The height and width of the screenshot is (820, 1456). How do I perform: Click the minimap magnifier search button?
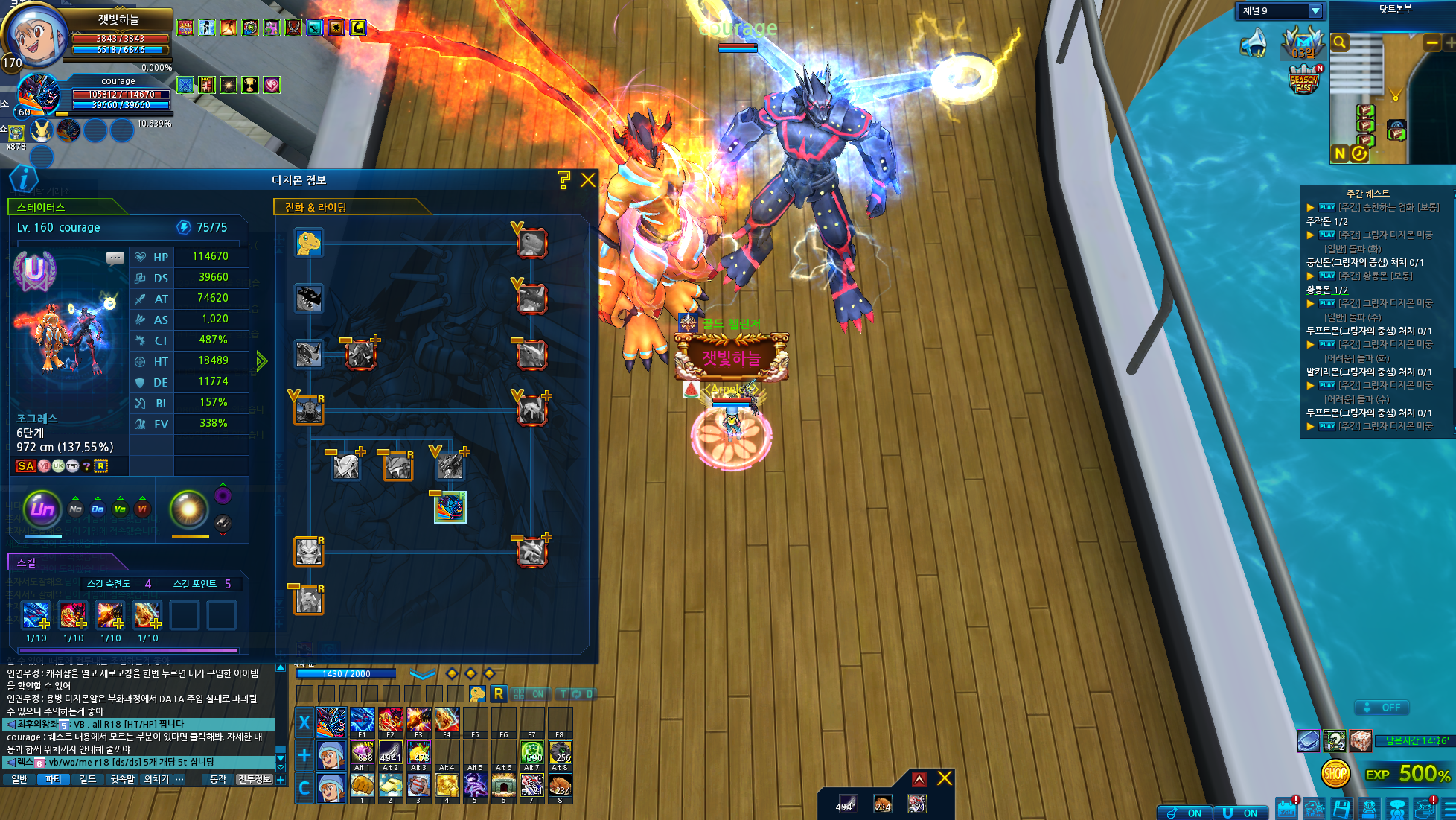click(1340, 42)
